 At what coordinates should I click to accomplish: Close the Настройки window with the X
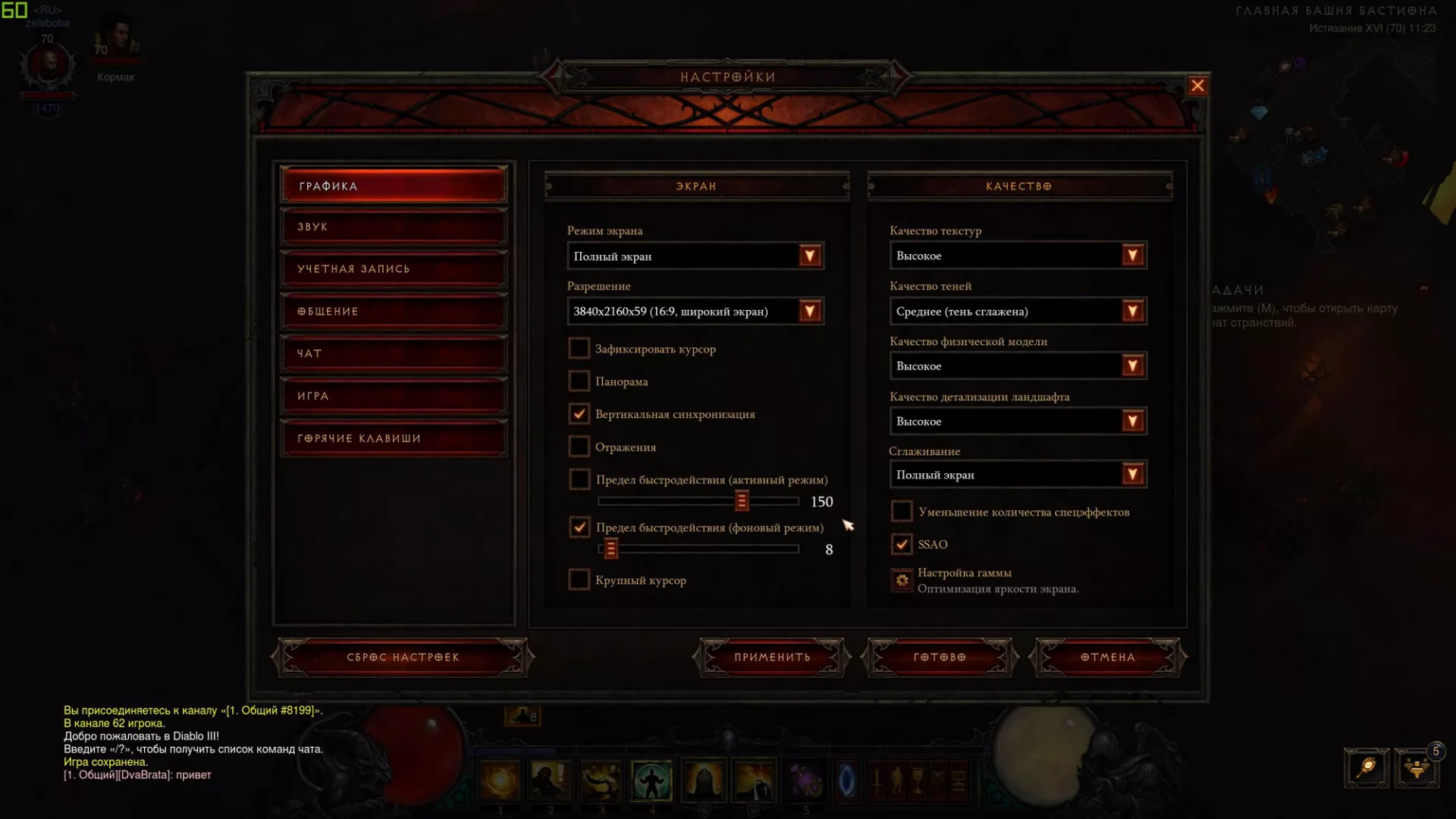[x=1197, y=86]
